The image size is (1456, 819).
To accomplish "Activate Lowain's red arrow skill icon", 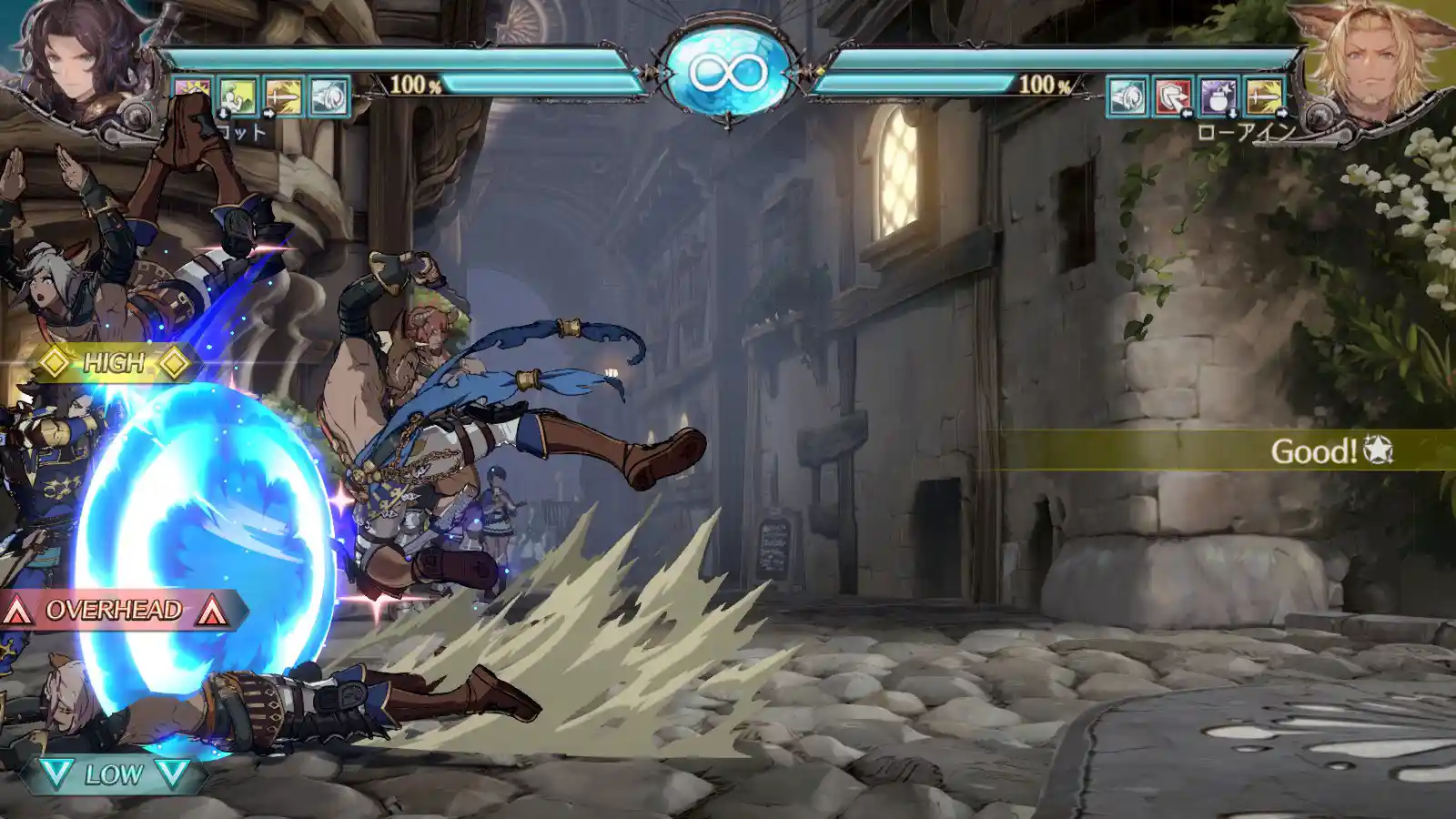I will click(x=1172, y=96).
